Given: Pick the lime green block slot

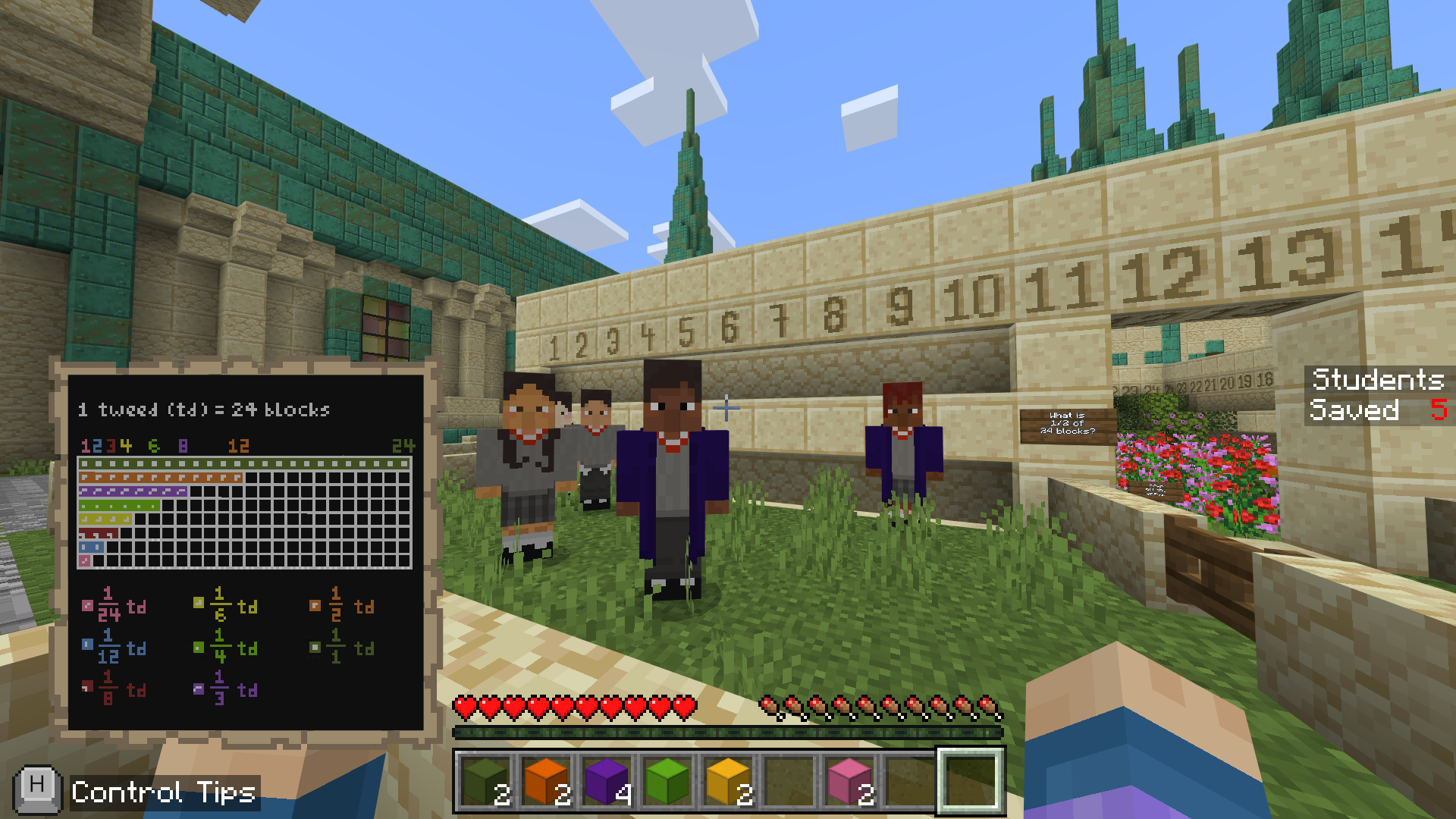Looking at the screenshot, I should (x=667, y=781).
